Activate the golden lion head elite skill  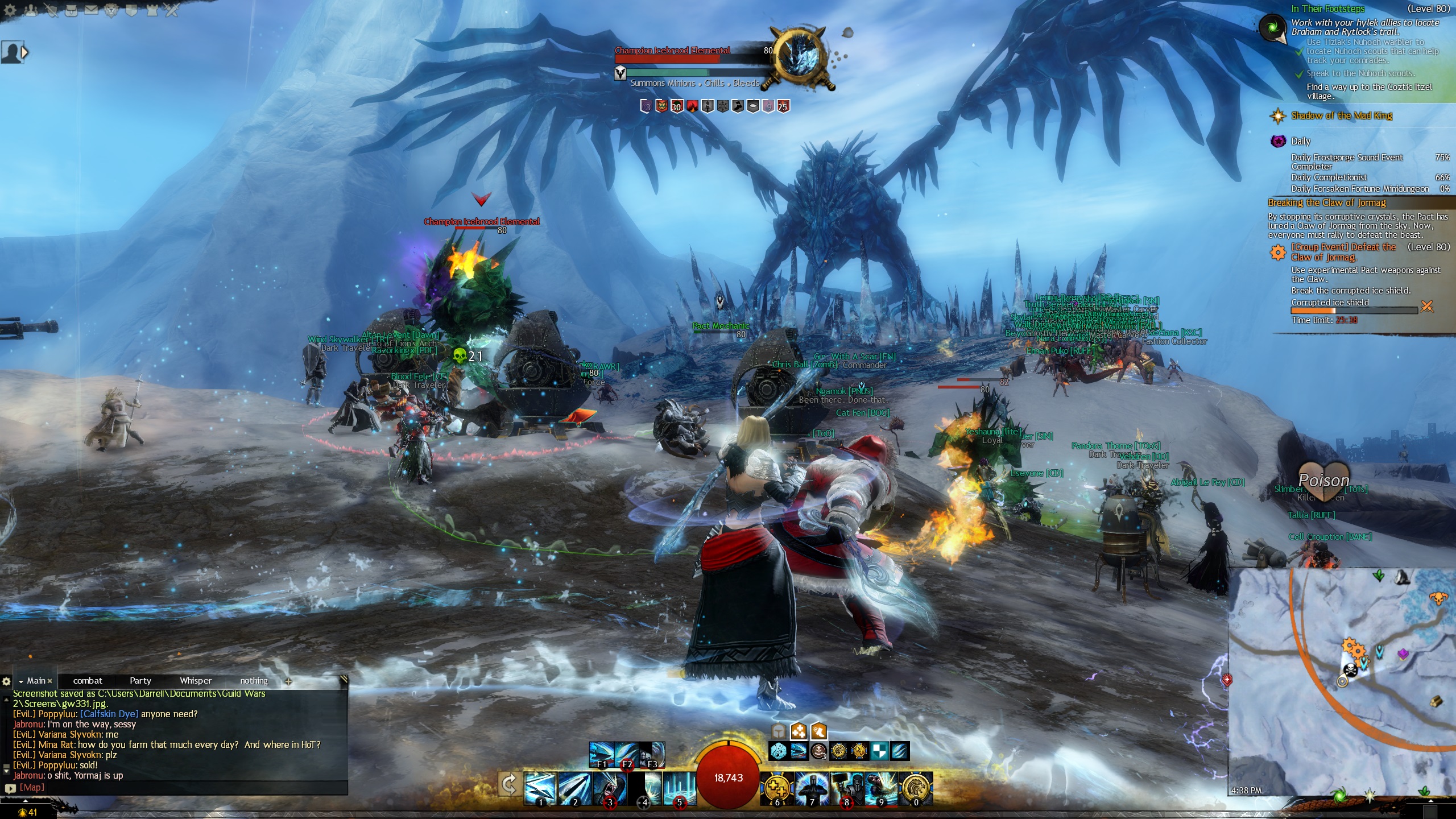916,788
